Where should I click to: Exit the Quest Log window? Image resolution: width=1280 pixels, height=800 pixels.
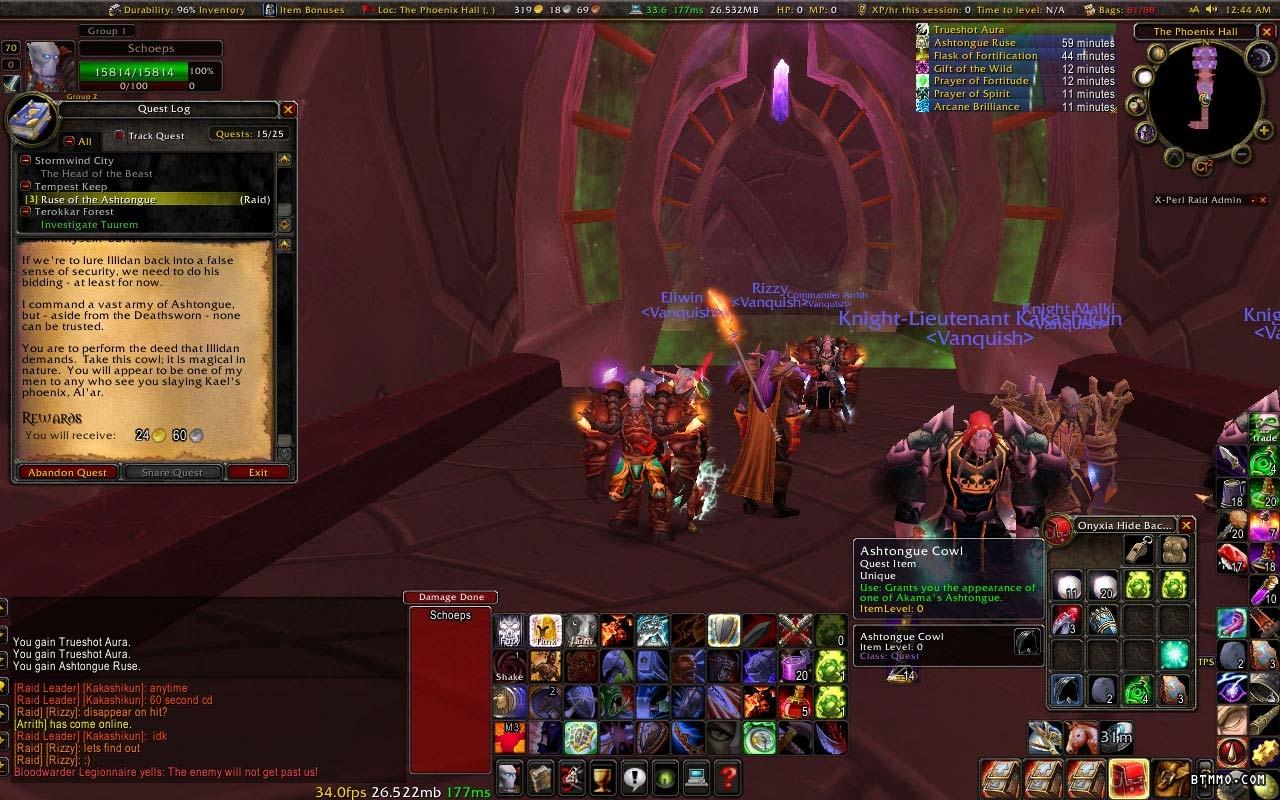coord(258,472)
